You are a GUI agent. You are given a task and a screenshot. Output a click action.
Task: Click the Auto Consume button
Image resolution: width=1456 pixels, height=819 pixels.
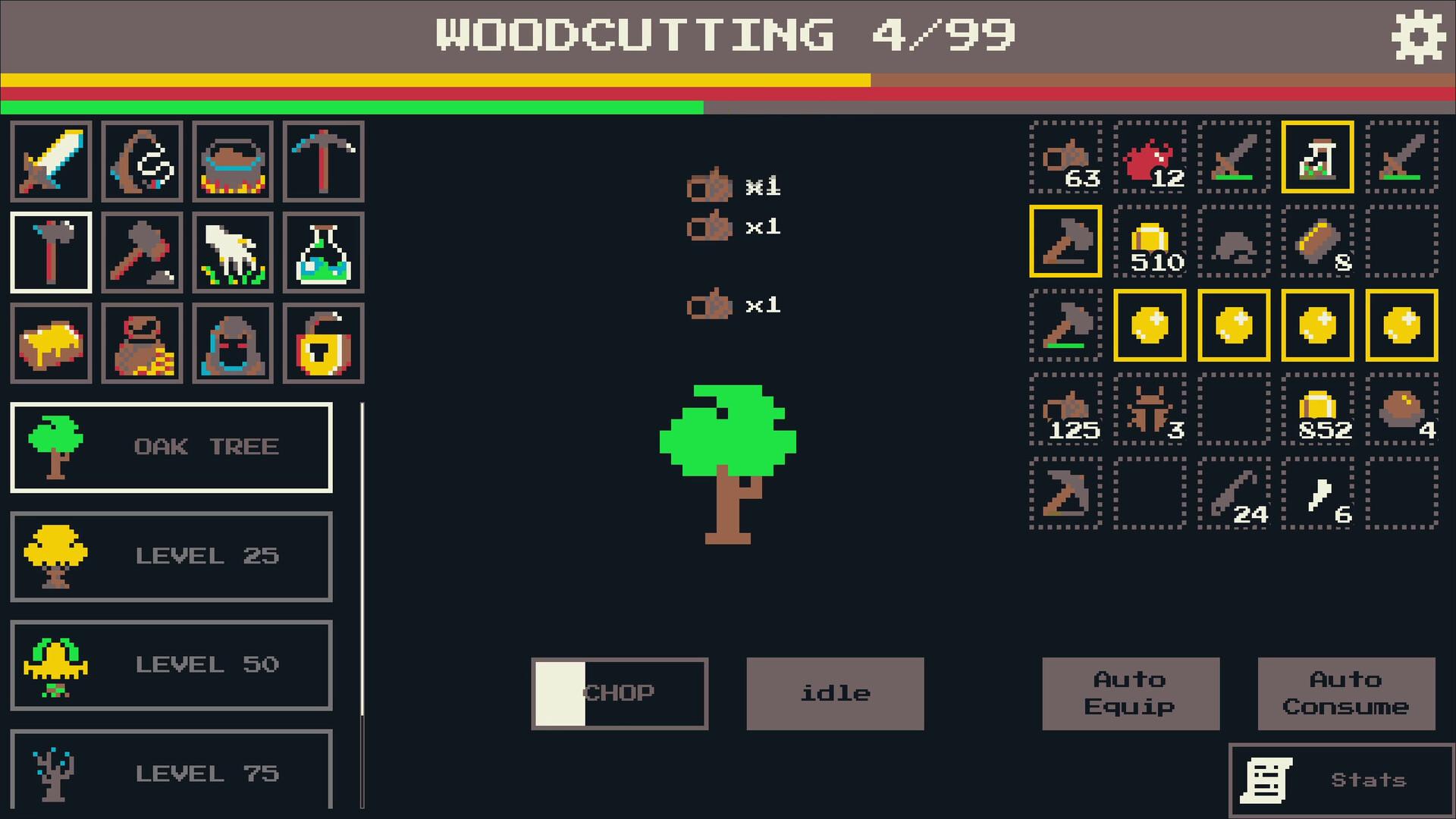[x=1346, y=692]
